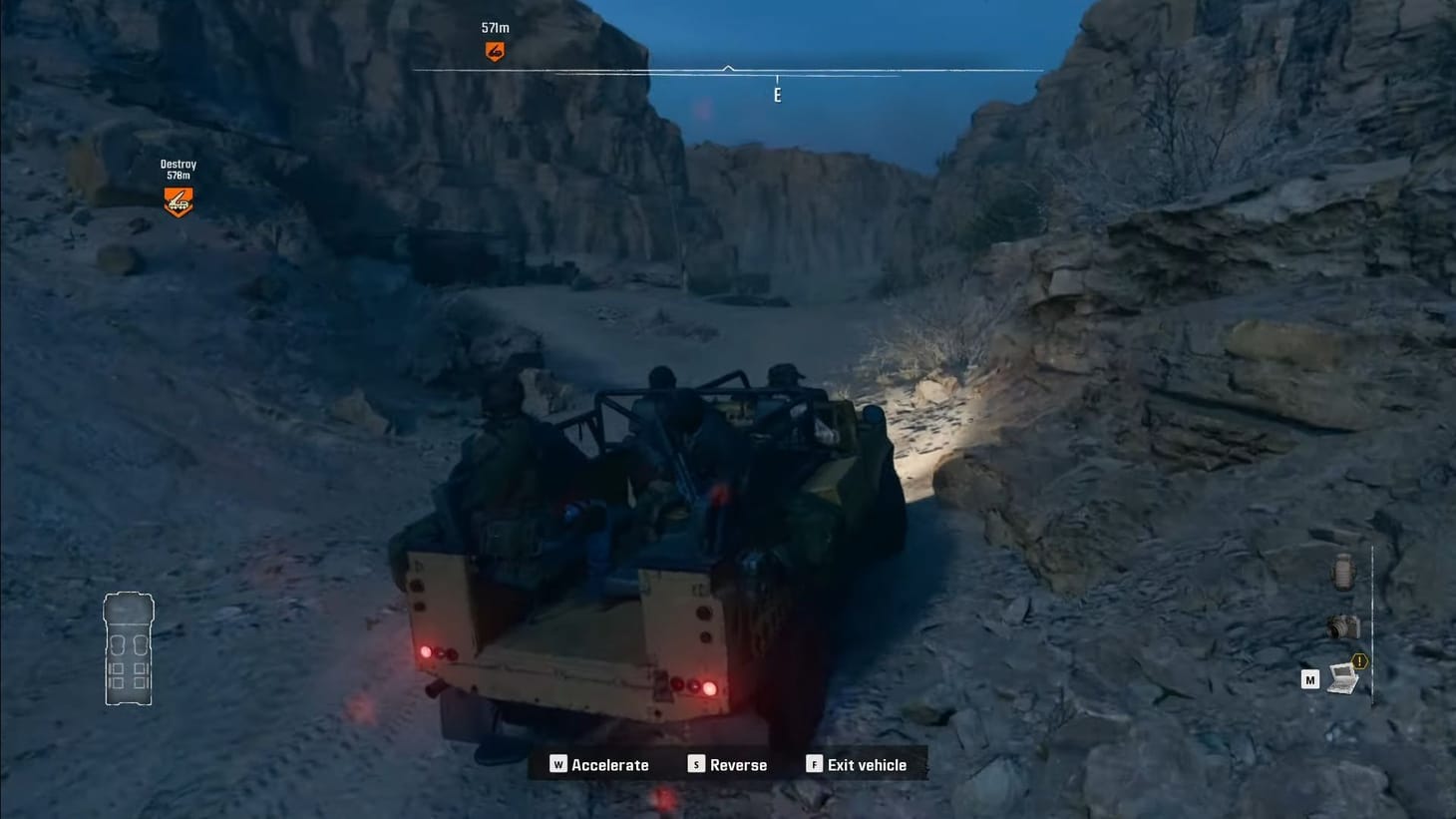Screen dimensions: 1456x819
Task: Select the Destroy objective shield marker
Action: point(178,203)
